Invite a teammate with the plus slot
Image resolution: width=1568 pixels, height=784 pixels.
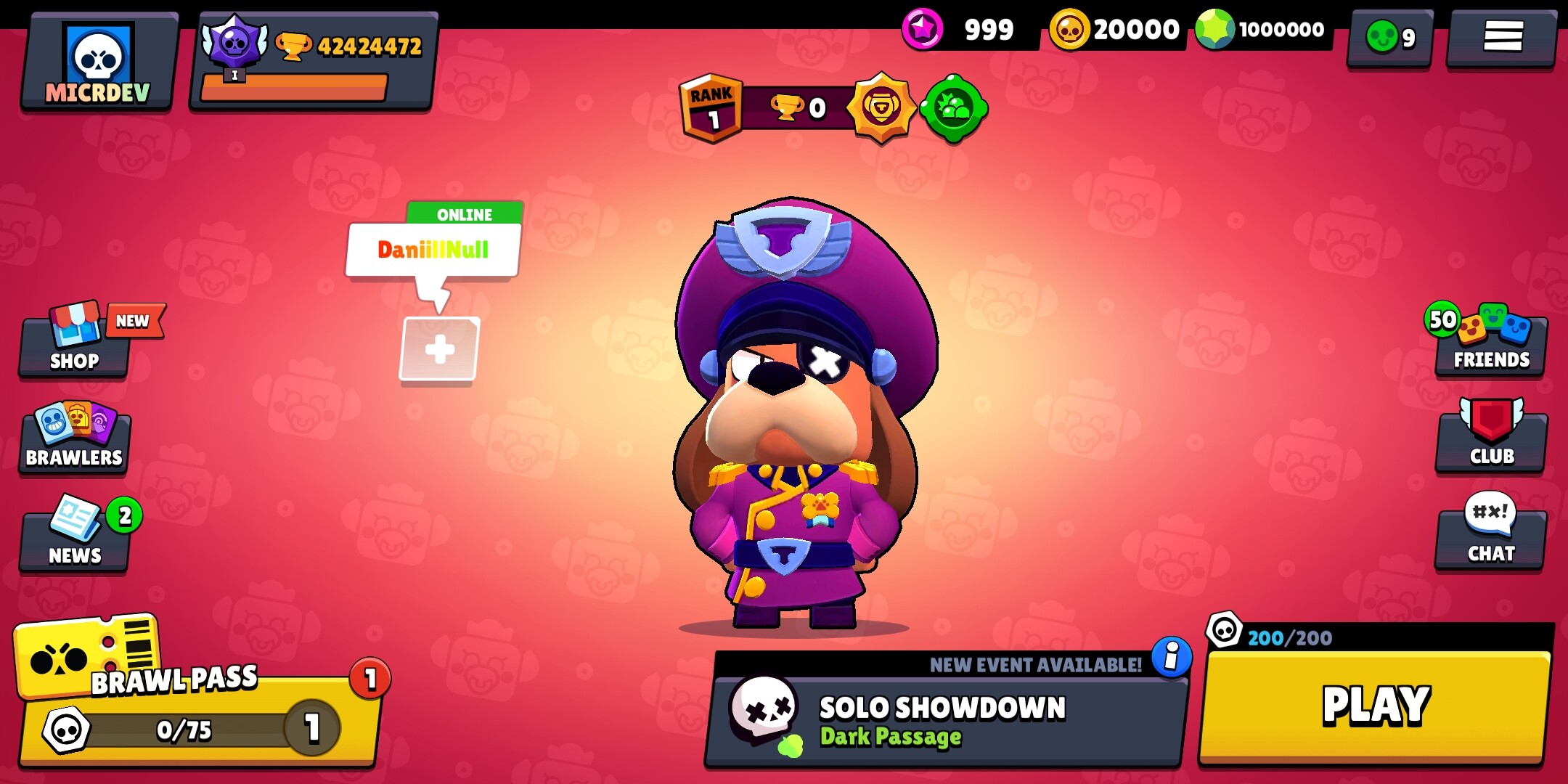[x=438, y=347]
